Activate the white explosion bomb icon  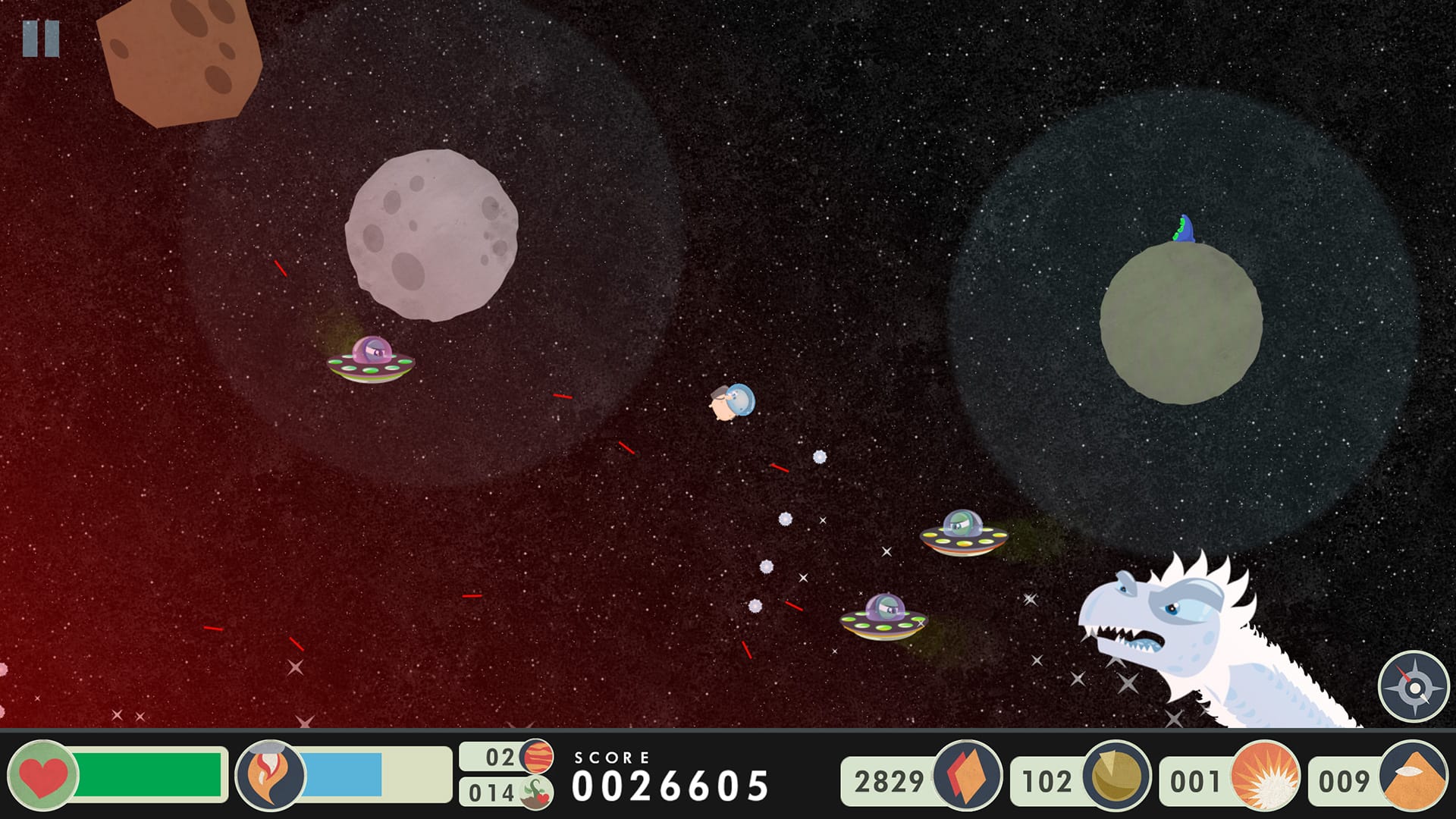pyautogui.click(x=1265, y=775)
